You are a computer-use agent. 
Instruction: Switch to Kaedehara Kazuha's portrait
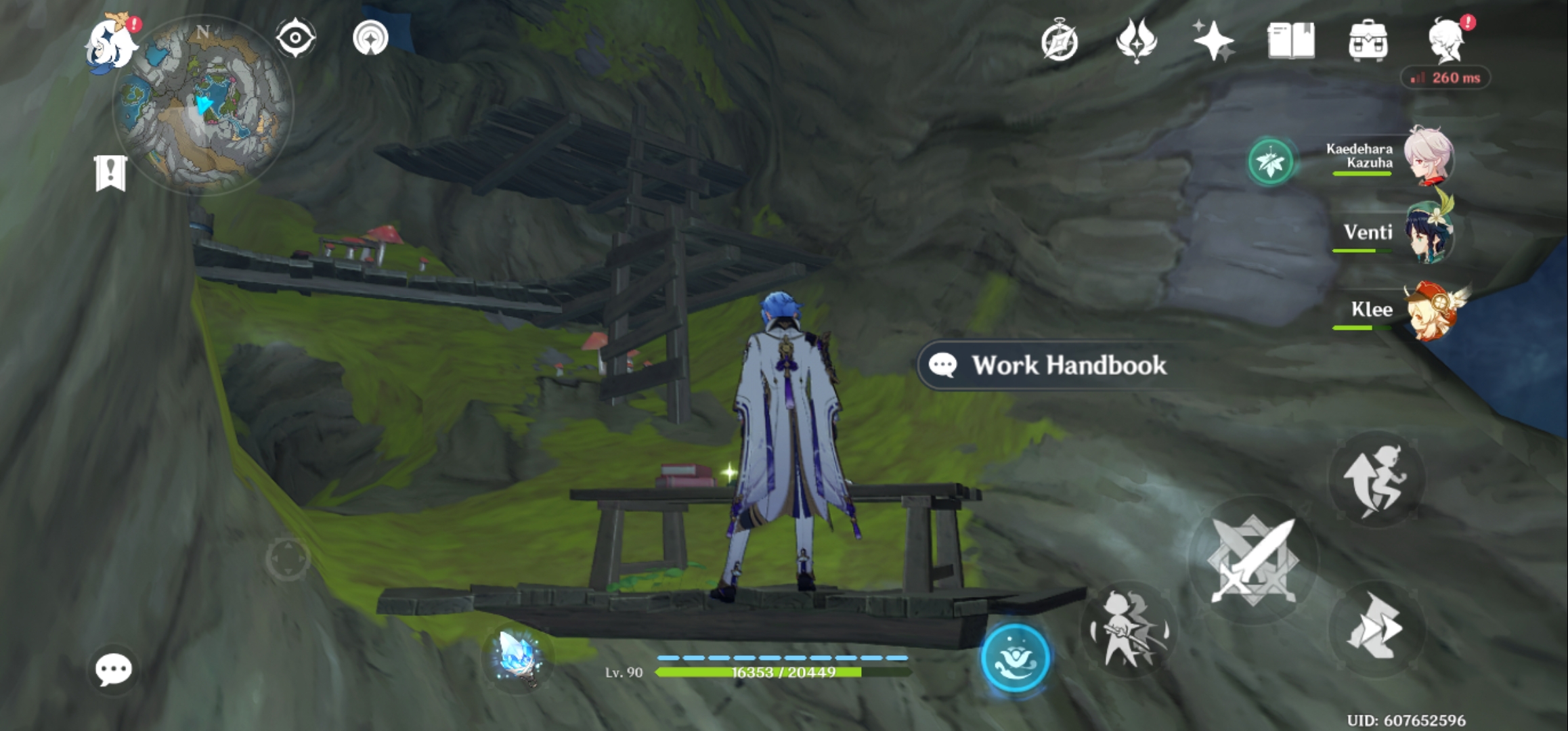point(1429,159)
